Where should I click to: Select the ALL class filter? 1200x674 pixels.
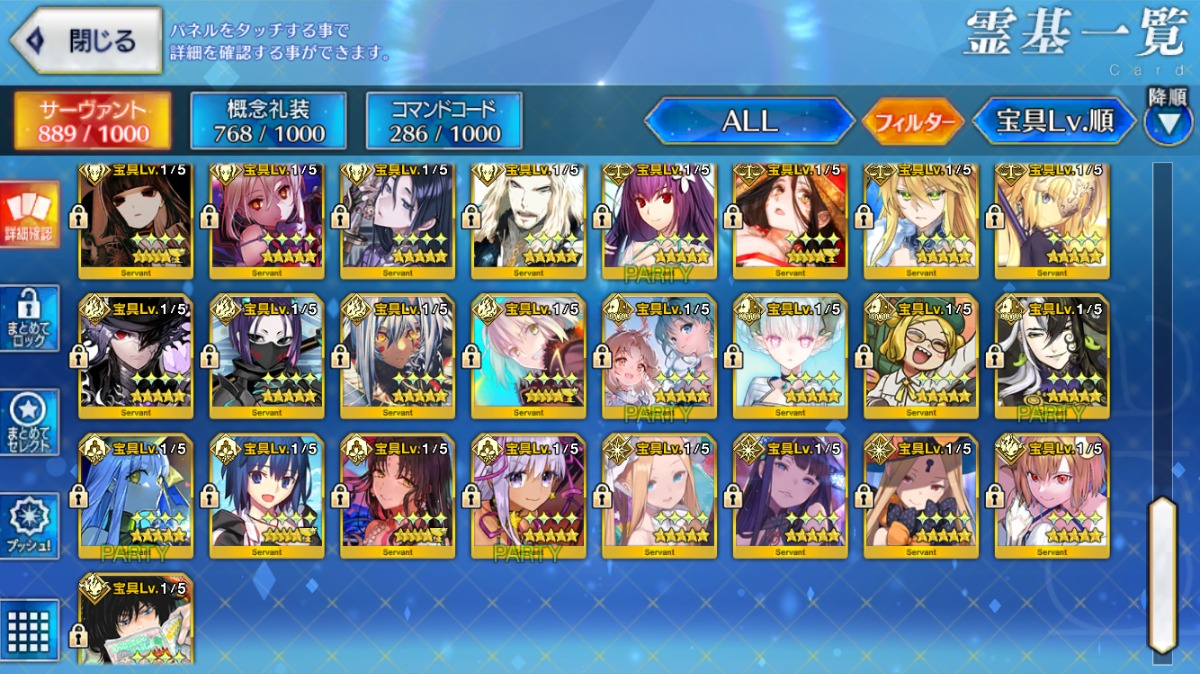[x=749, y=121]
